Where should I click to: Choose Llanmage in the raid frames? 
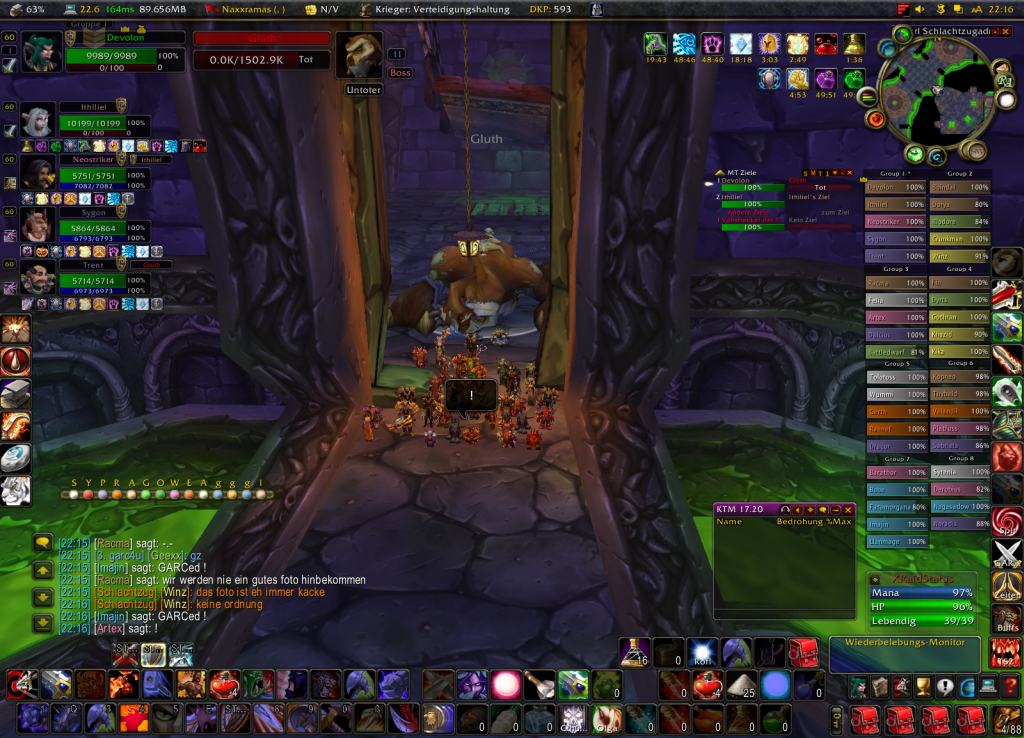895,541
